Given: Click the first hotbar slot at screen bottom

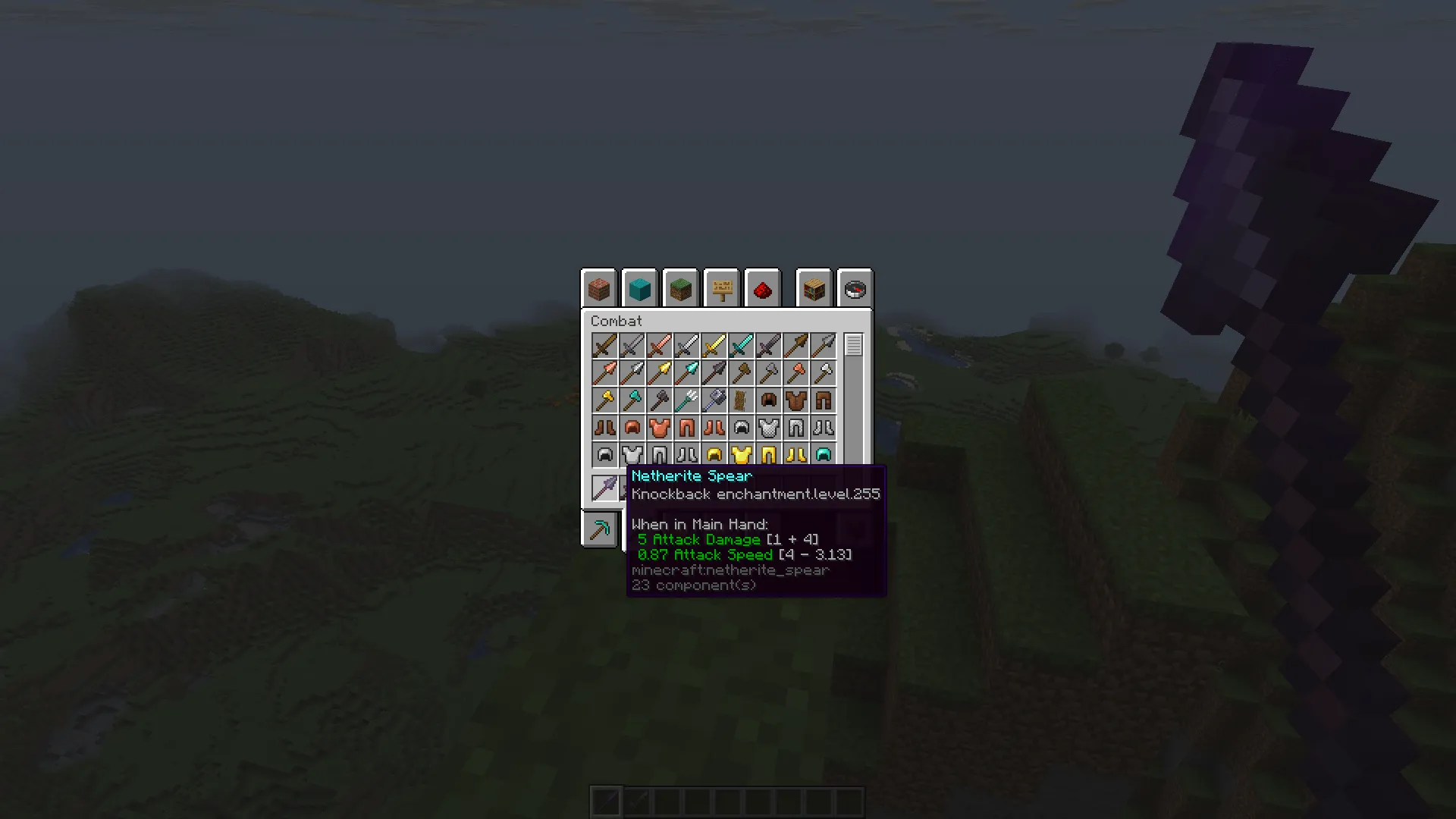Looking at the screenshot, I should [606, 800].
